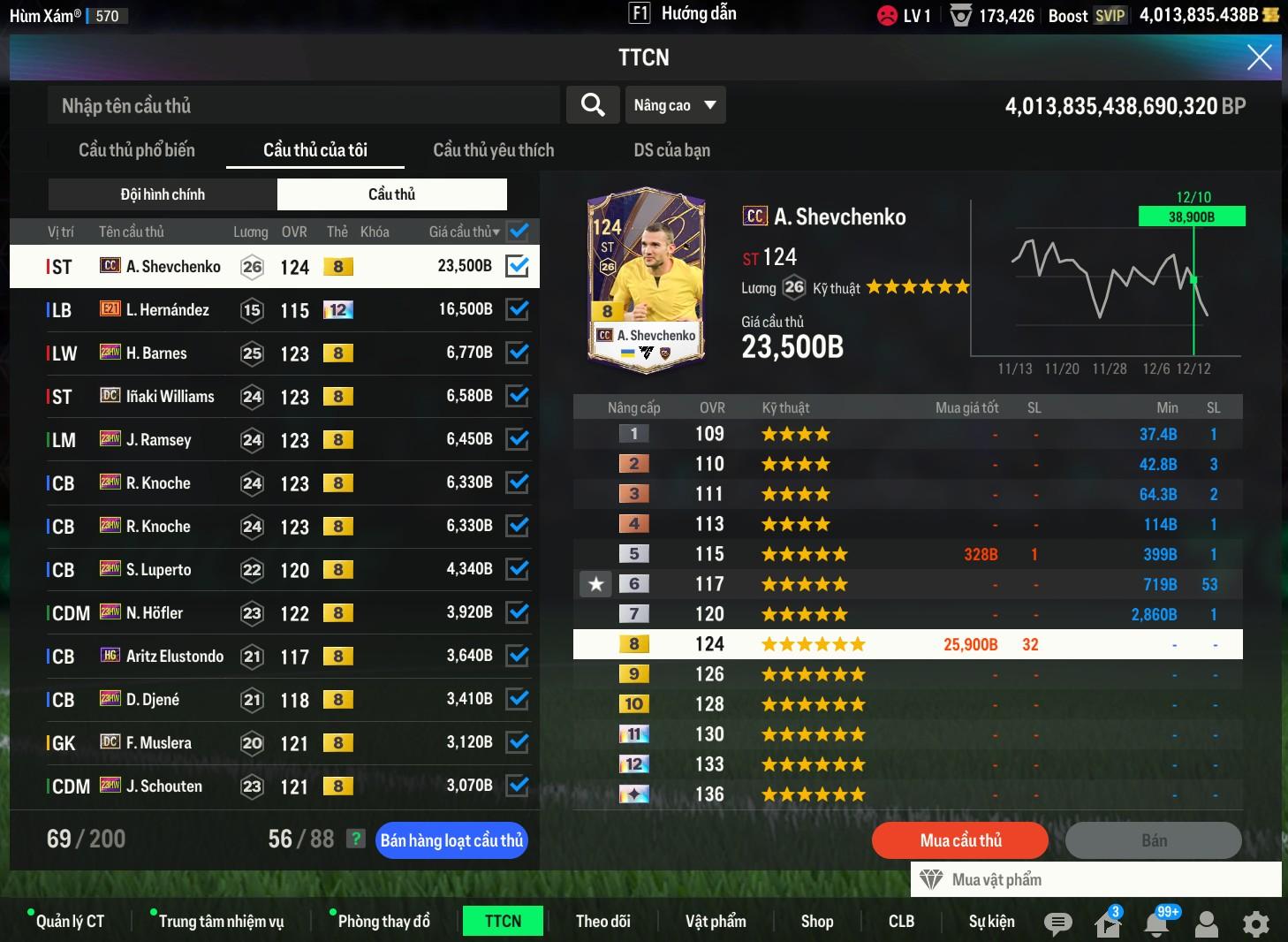Switch to Cầu thủ phổ biến tab

click(137, 150)
